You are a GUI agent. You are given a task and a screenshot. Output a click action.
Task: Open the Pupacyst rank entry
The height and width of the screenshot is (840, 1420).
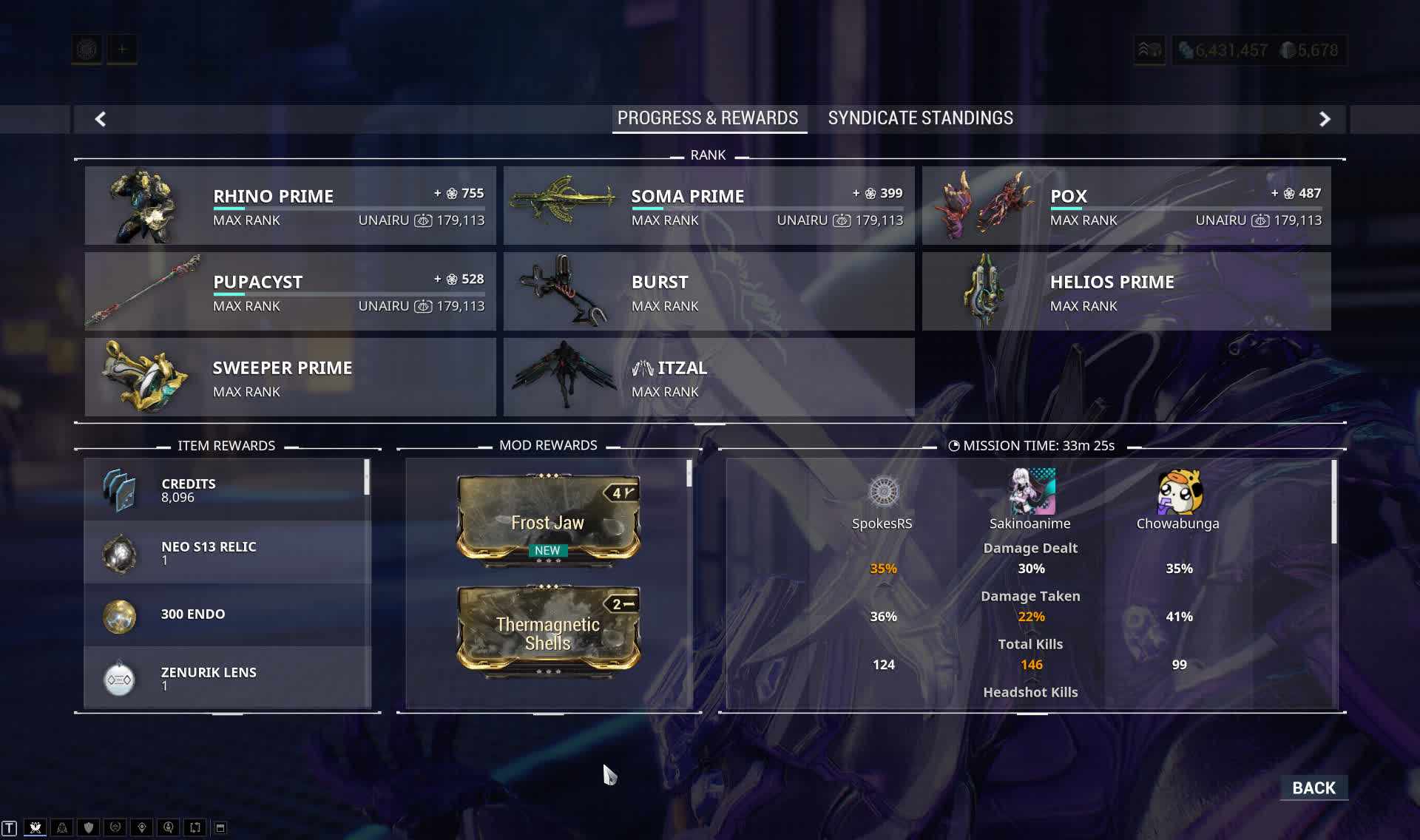point(290,291)
